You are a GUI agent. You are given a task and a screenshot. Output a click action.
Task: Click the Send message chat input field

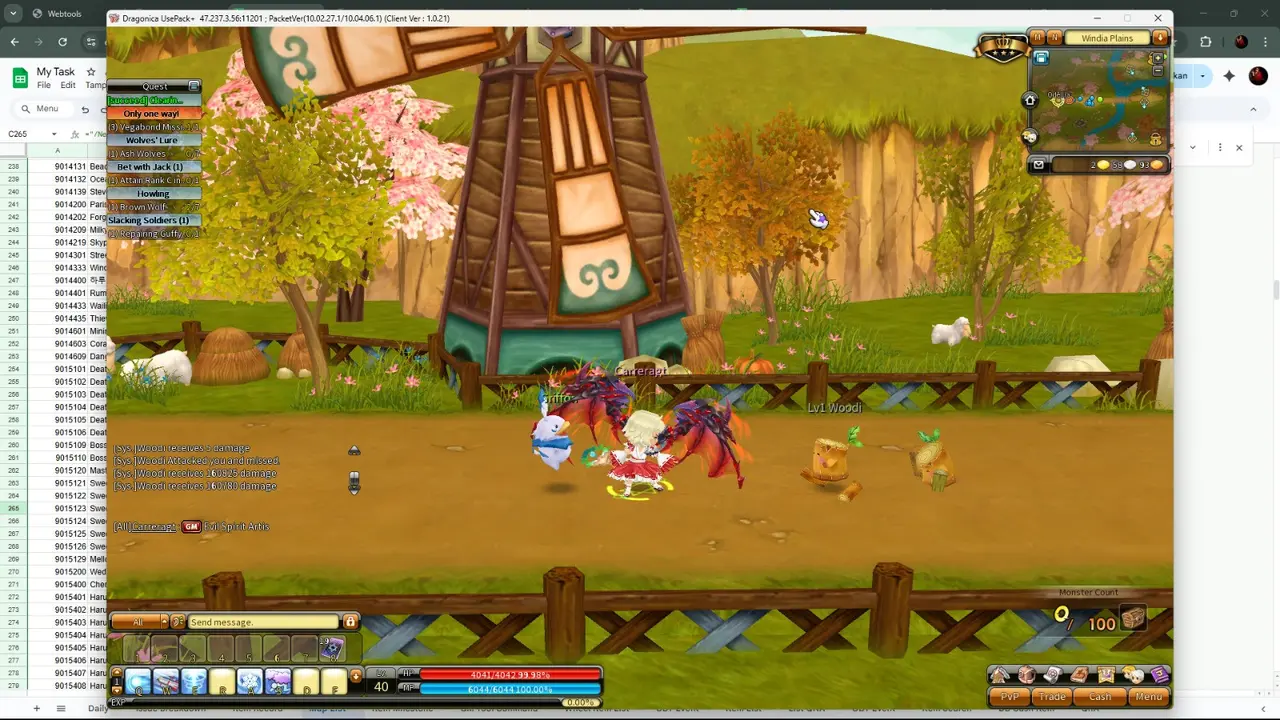coord(262,622)
